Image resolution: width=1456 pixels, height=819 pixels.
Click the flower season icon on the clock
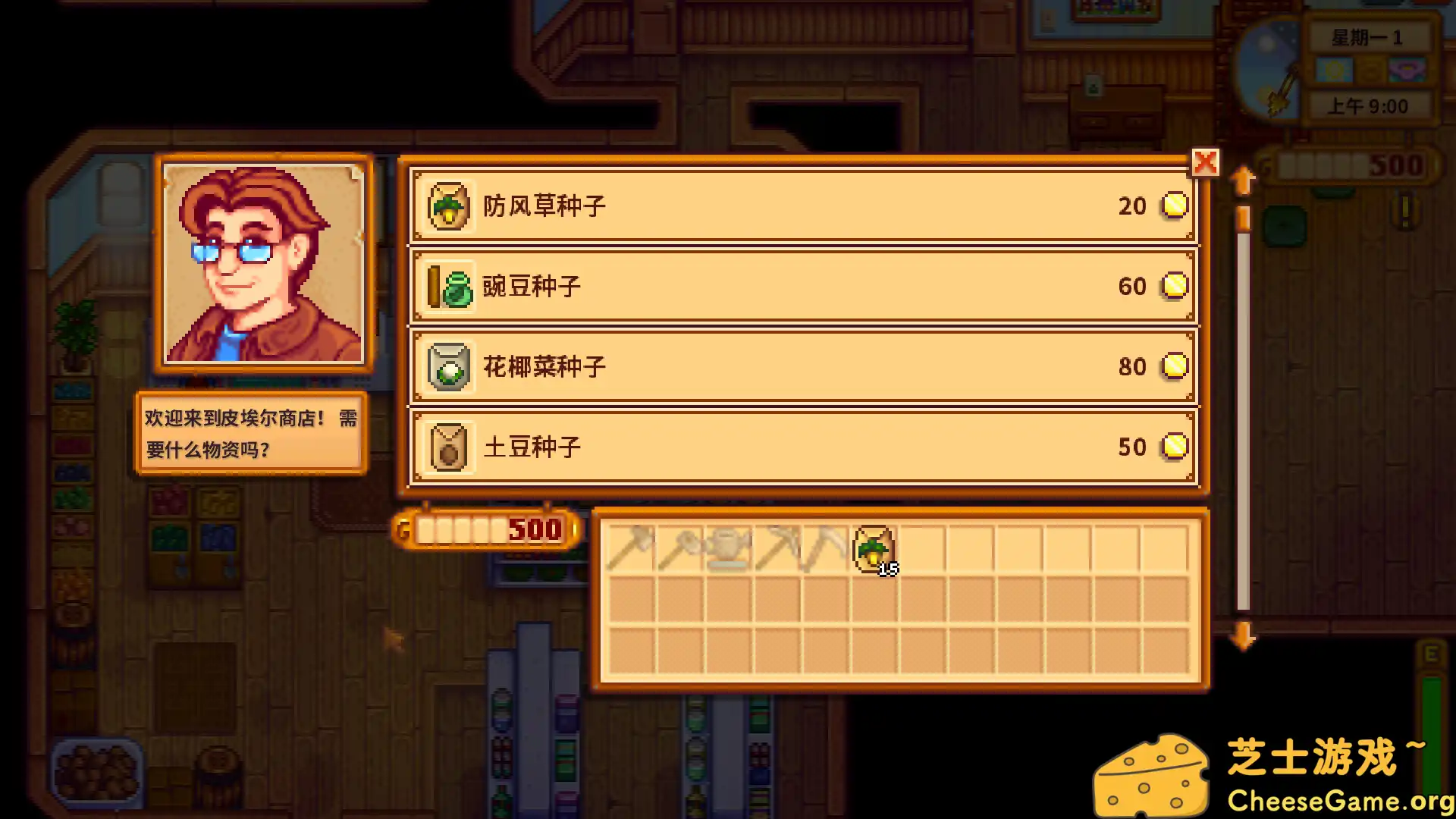click(1407, 70)
